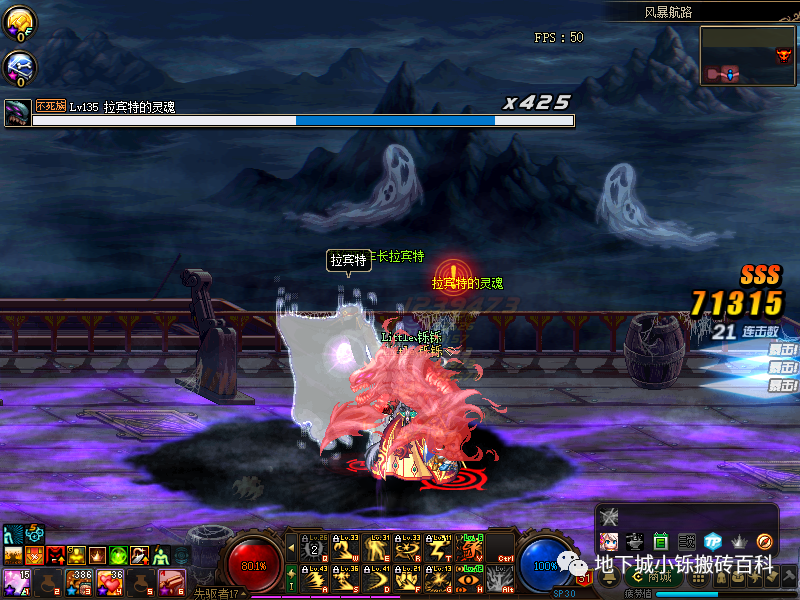Click the orange compass icon
This screenshot has height=600, width=800.
click(765, 541)
